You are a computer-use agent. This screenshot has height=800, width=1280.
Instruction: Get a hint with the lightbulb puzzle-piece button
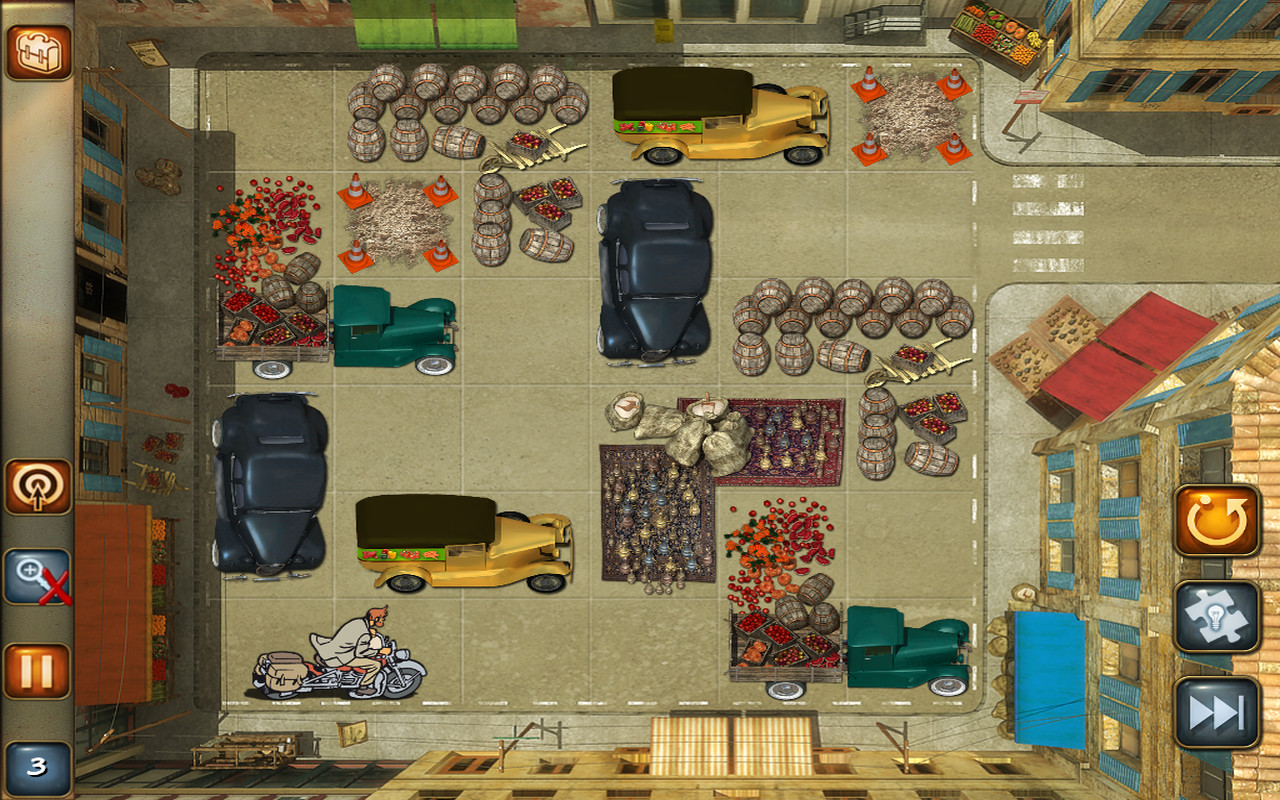1216,616
